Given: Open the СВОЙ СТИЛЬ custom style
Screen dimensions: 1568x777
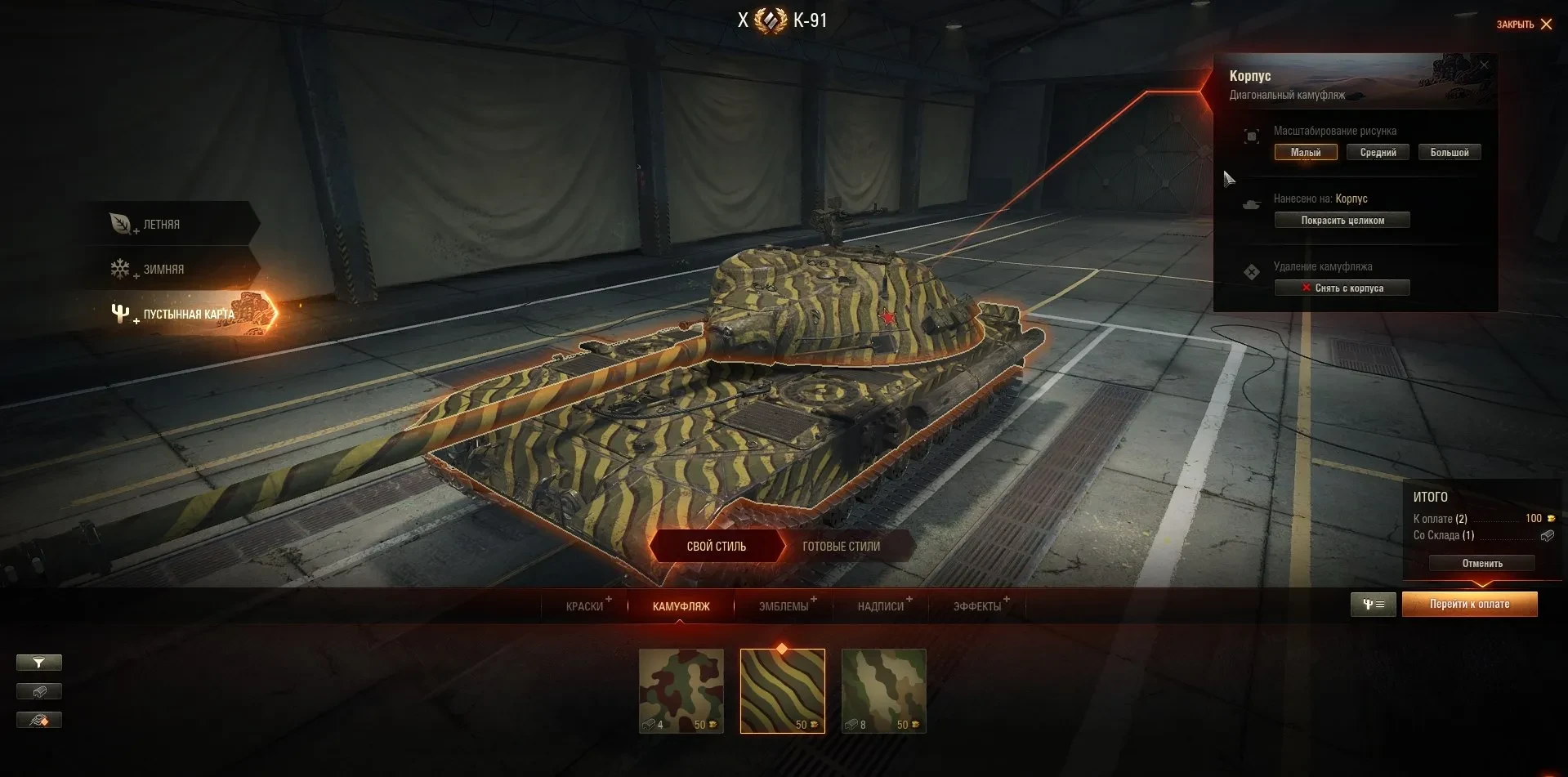Looking at the screenshot, I should [716, 547].
